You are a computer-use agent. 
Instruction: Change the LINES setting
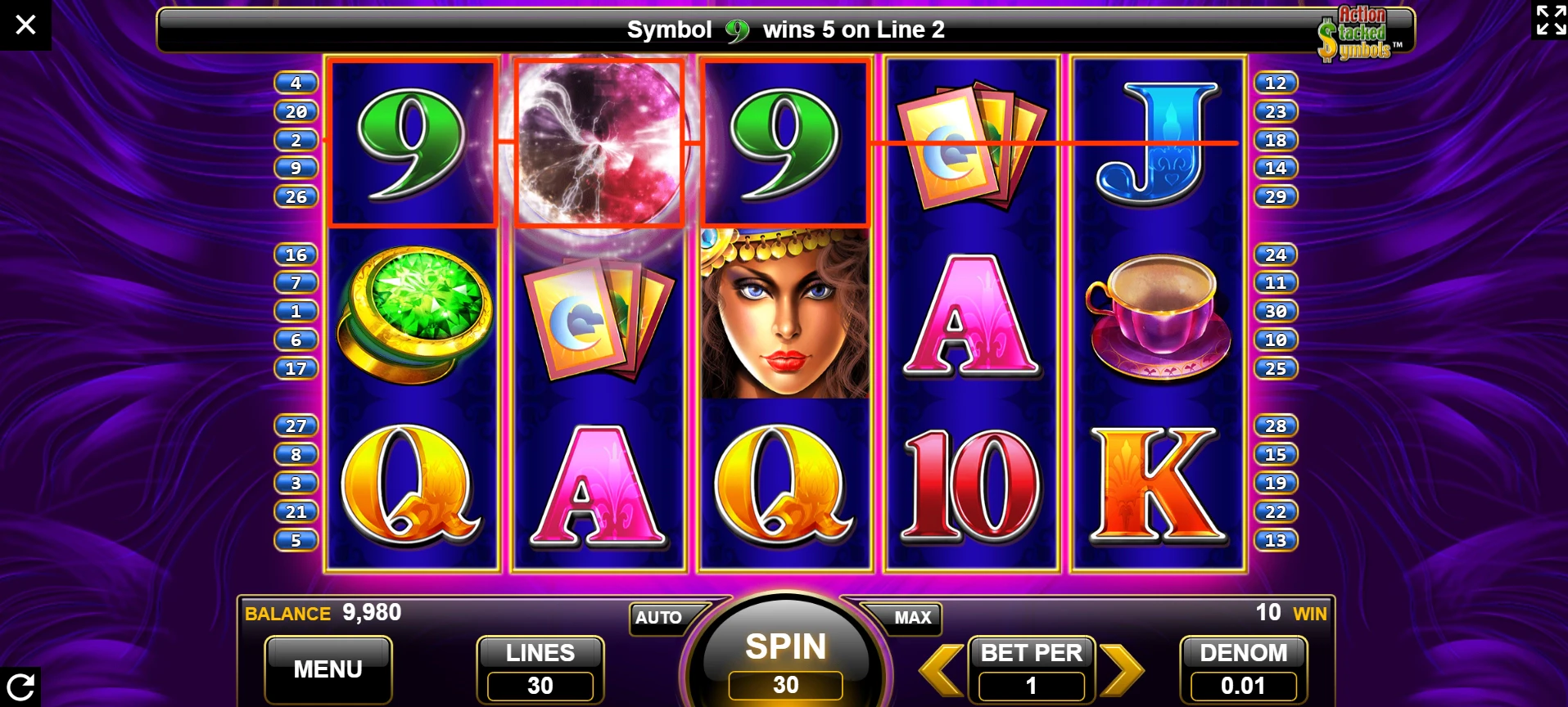(x=540, y=669)
